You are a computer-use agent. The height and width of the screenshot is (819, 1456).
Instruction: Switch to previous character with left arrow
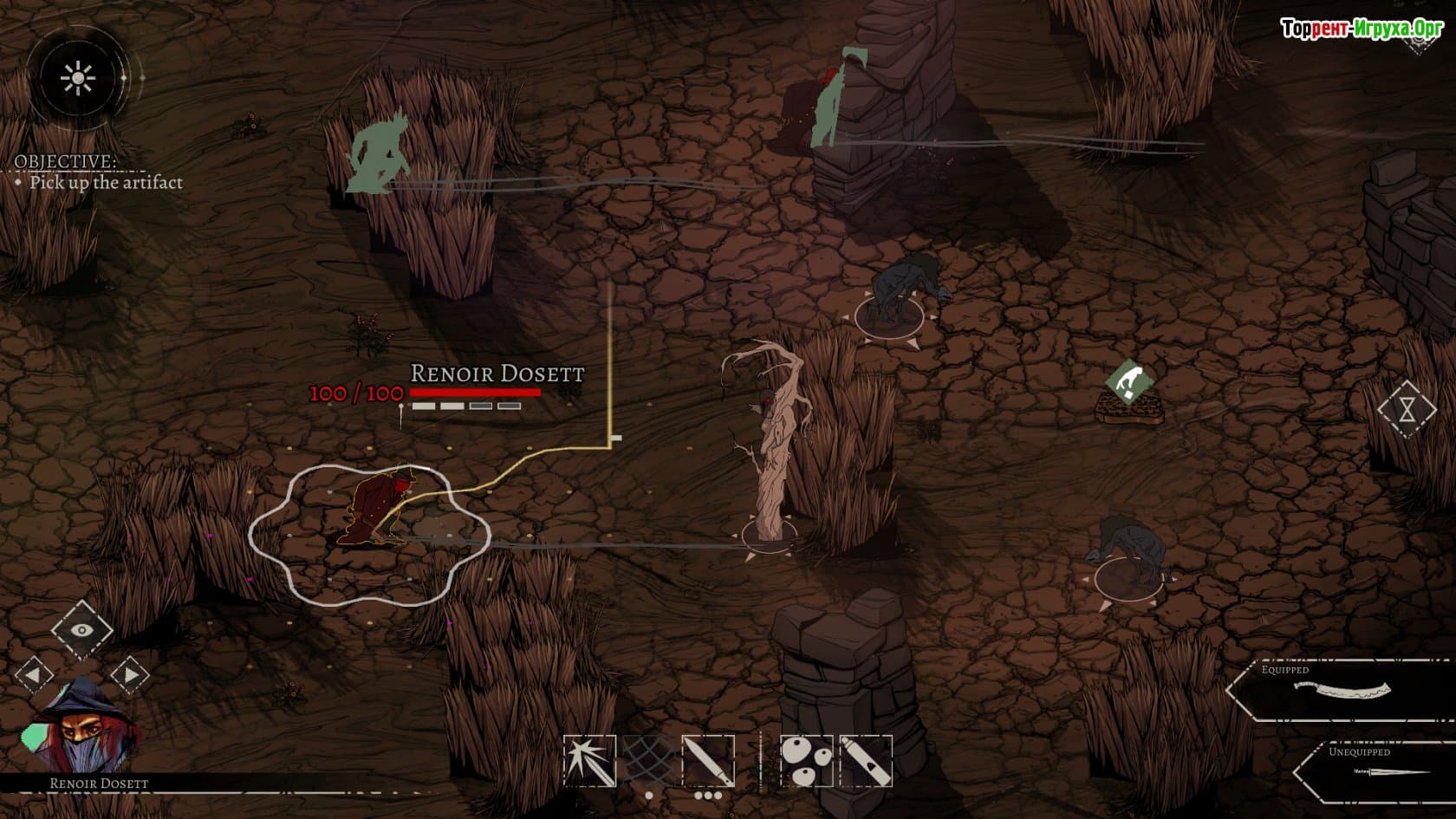pyautogui.click(x=34, y=674)
